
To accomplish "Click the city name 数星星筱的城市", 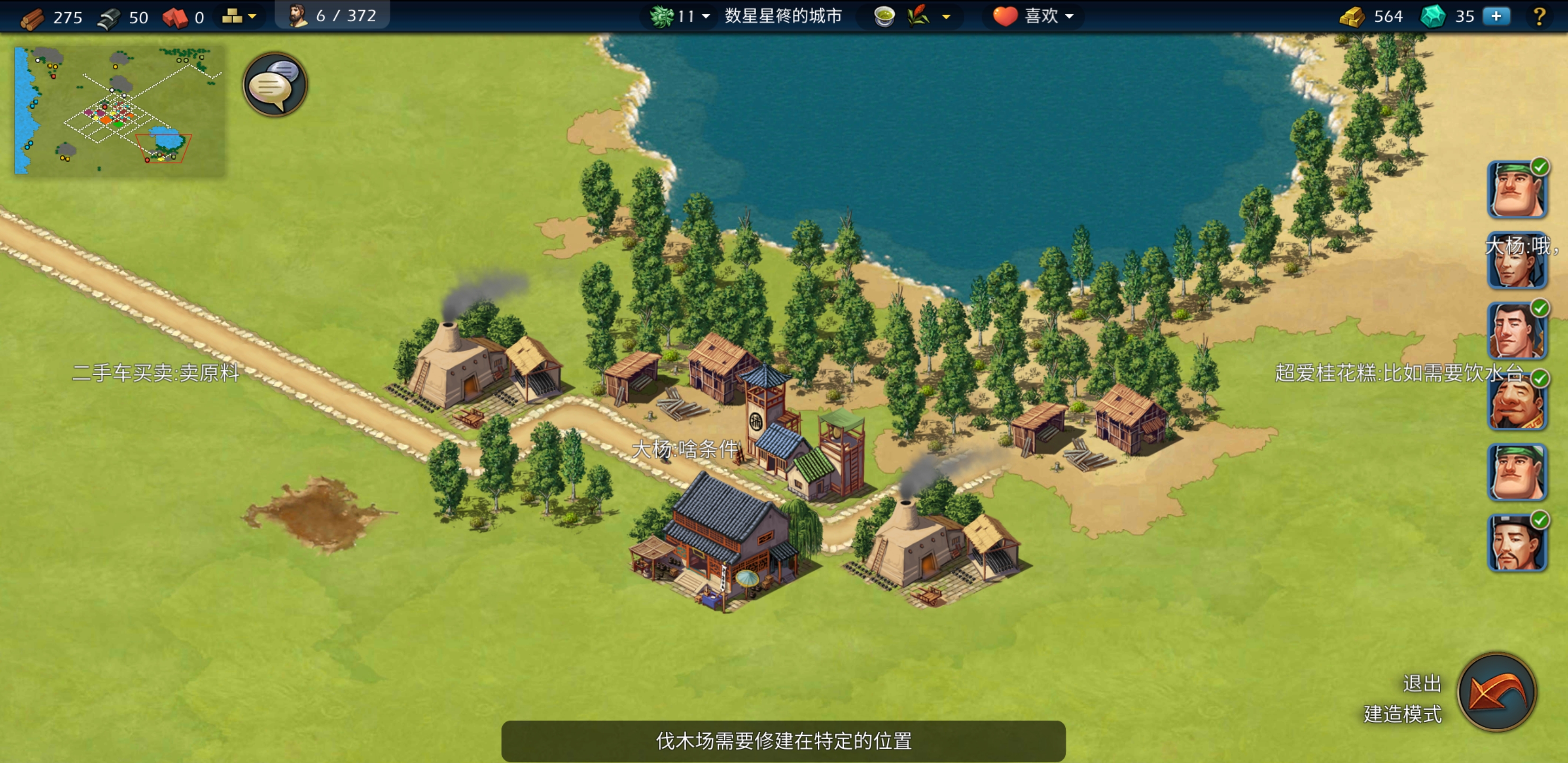I will [x=782, y=16].
